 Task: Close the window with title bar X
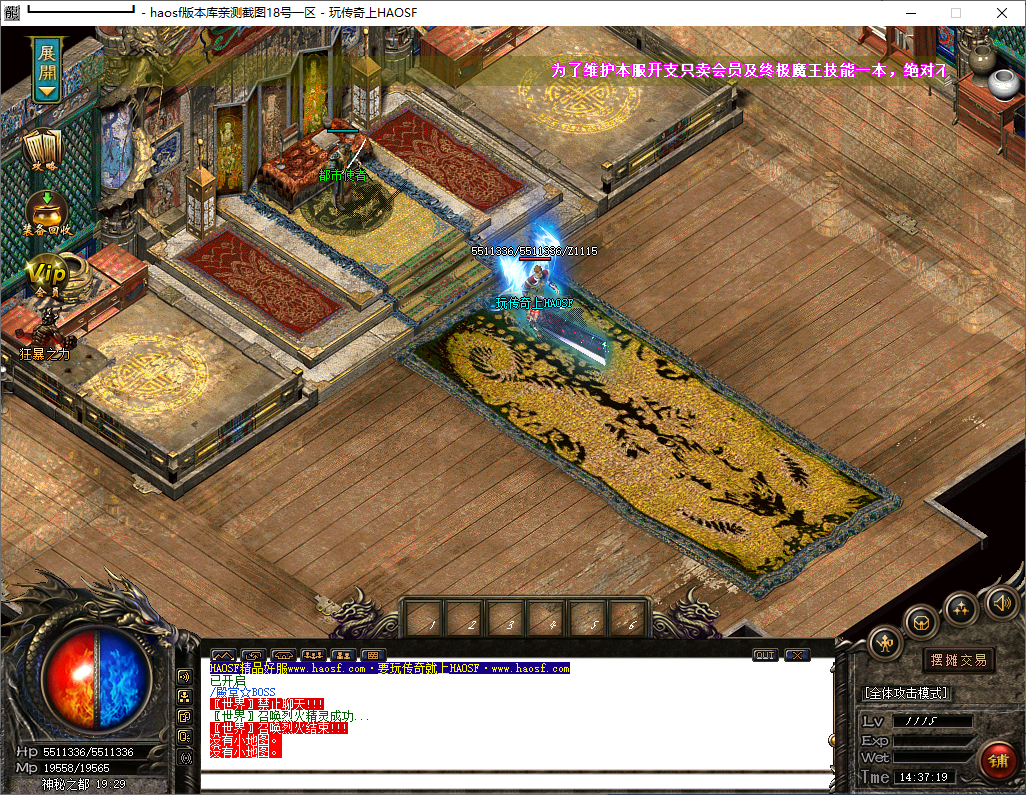point(1001,13)
